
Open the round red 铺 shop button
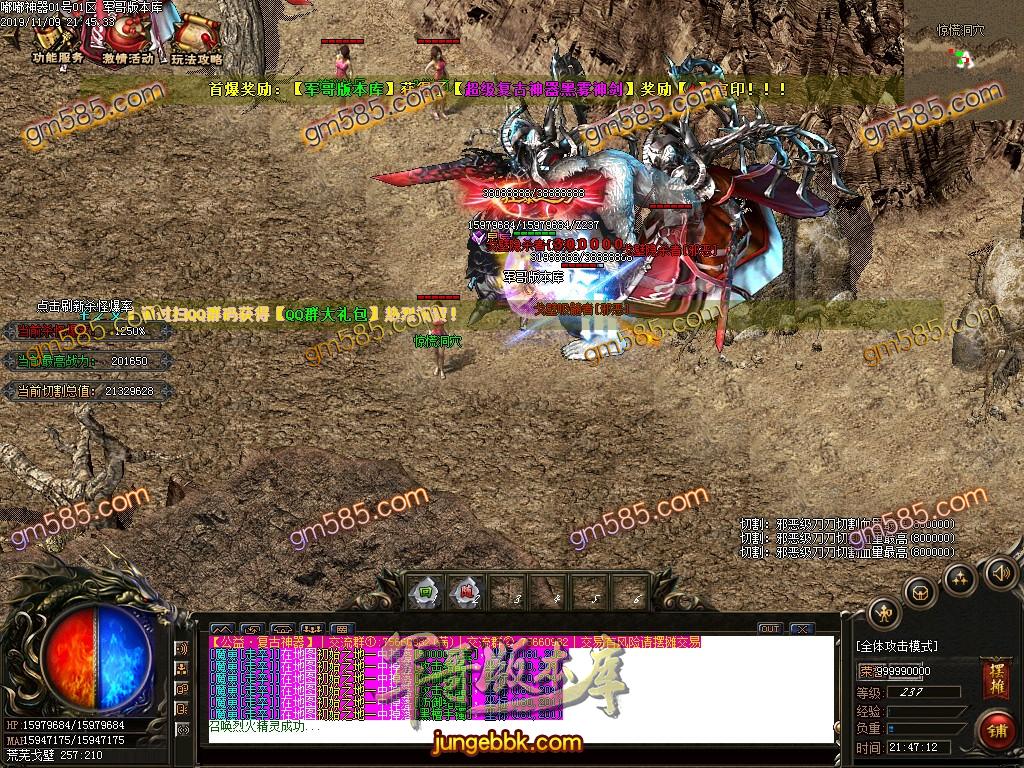click(996, 729)
